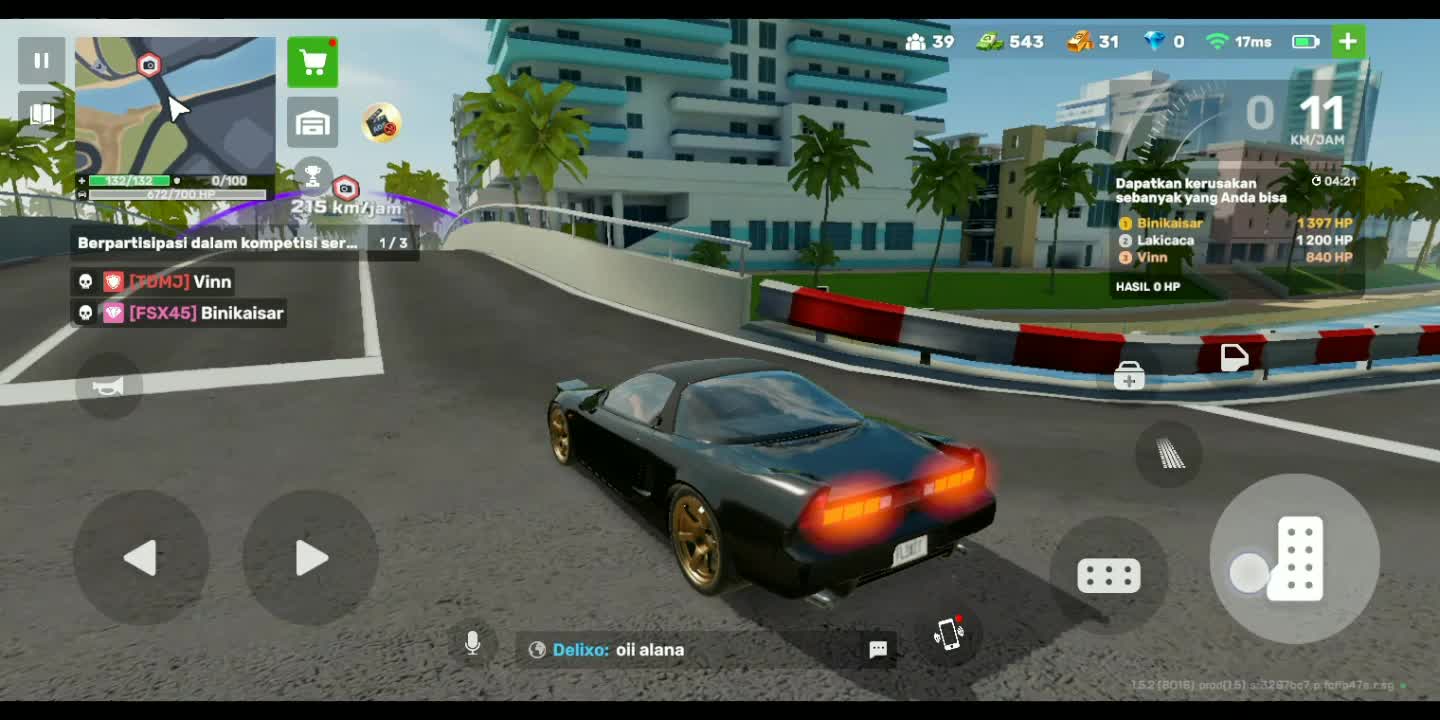Use the repair kit icon
Viewport: 1440px width, 720px height.
(x=1129, y=377)
